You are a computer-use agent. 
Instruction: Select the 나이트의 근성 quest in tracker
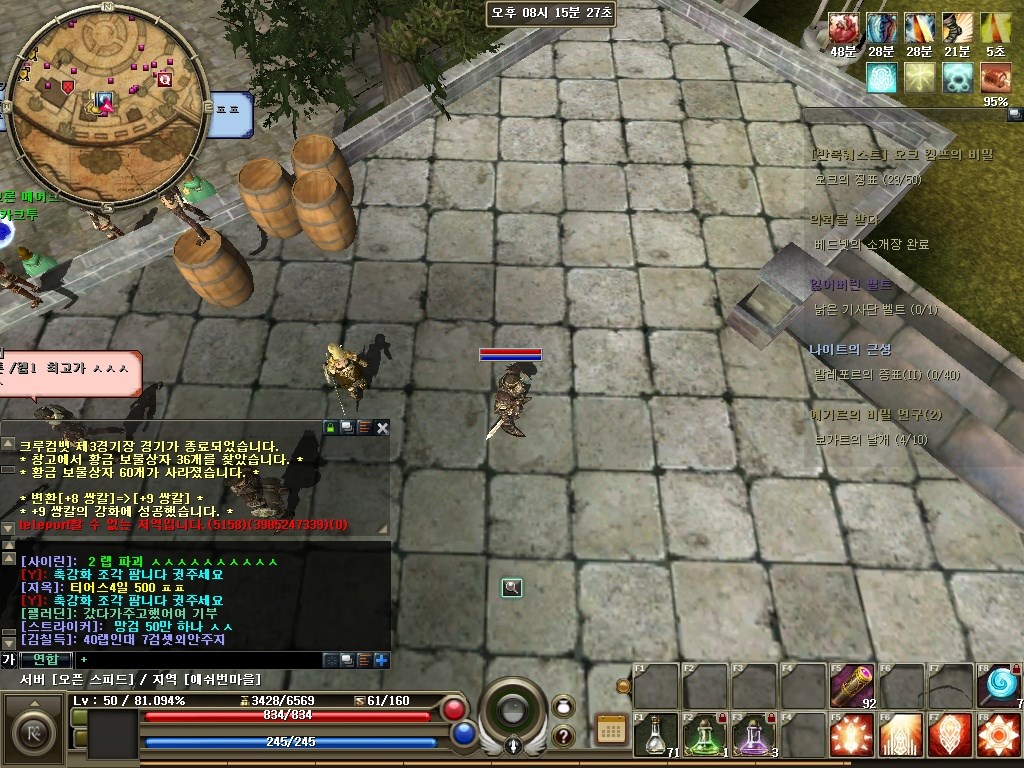click(850, 349)
